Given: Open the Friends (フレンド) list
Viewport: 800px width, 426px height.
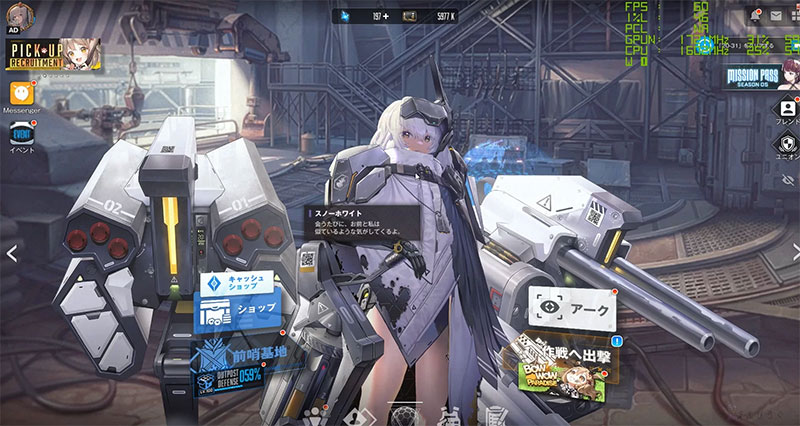Looking at the screenshot, I should click(x=786, y=110).
